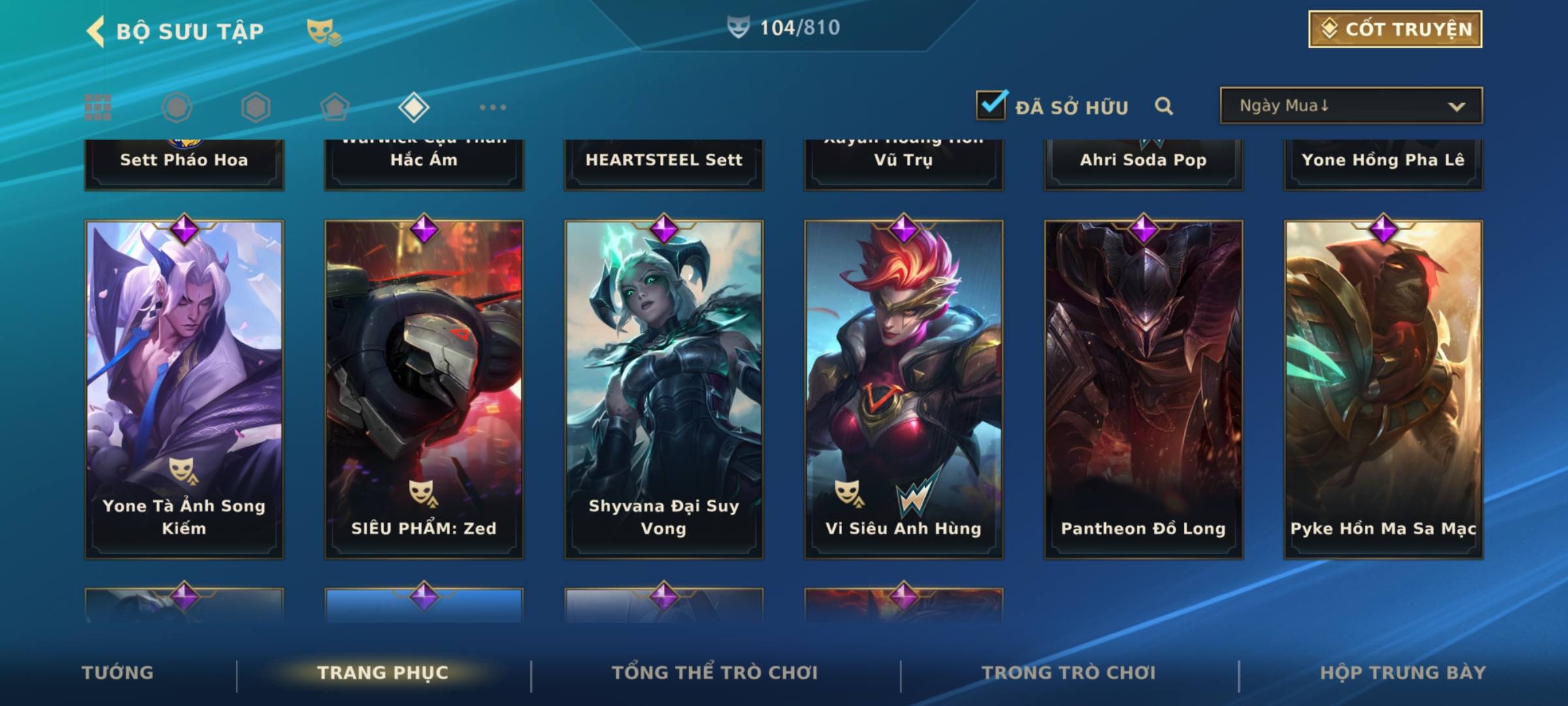The width and height of the screenshot is (1568, 706).
Task: Switch to the Tổng Thể Trò Chơi tab
Action: click(715, 673)
